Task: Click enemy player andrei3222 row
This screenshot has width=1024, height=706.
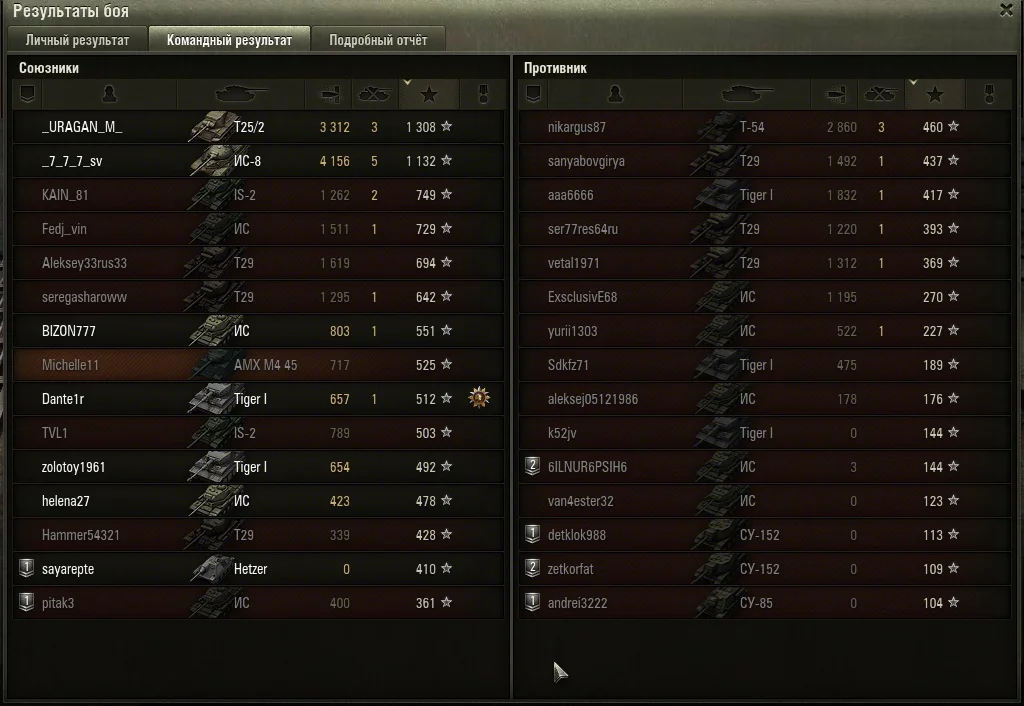Action: tap(577, 603)
